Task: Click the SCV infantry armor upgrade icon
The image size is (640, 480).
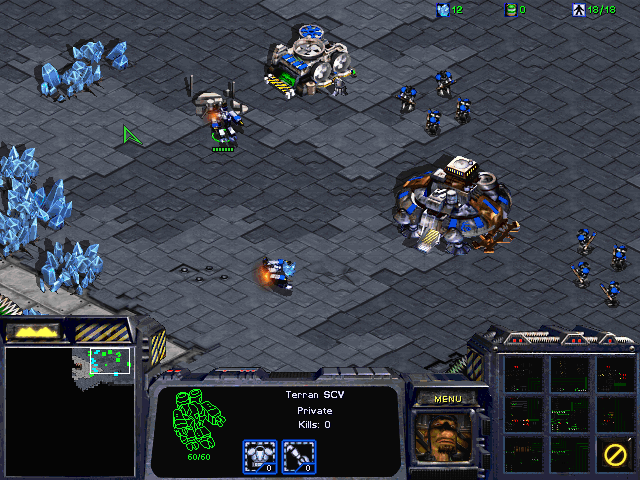Action: 260,456
